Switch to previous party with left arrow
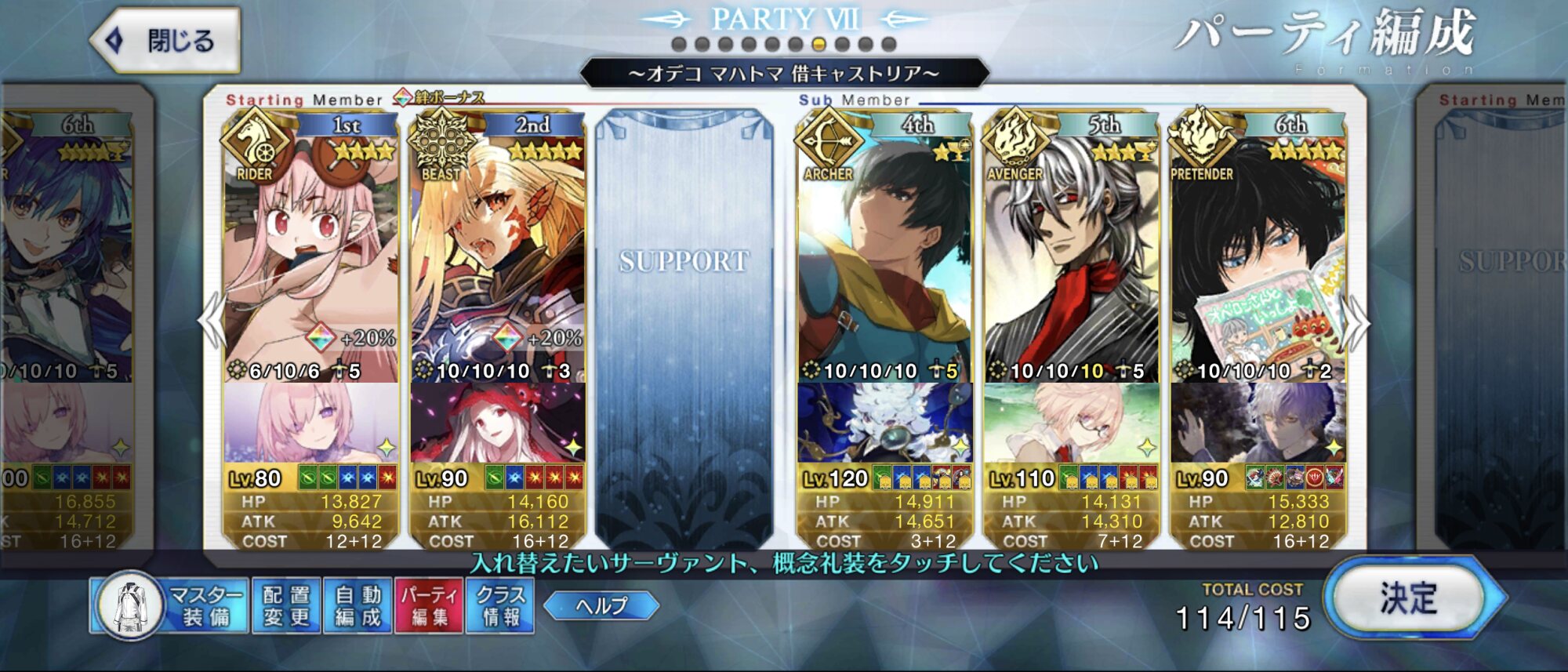The image size is (1568, 672). [x=212, y=321]
